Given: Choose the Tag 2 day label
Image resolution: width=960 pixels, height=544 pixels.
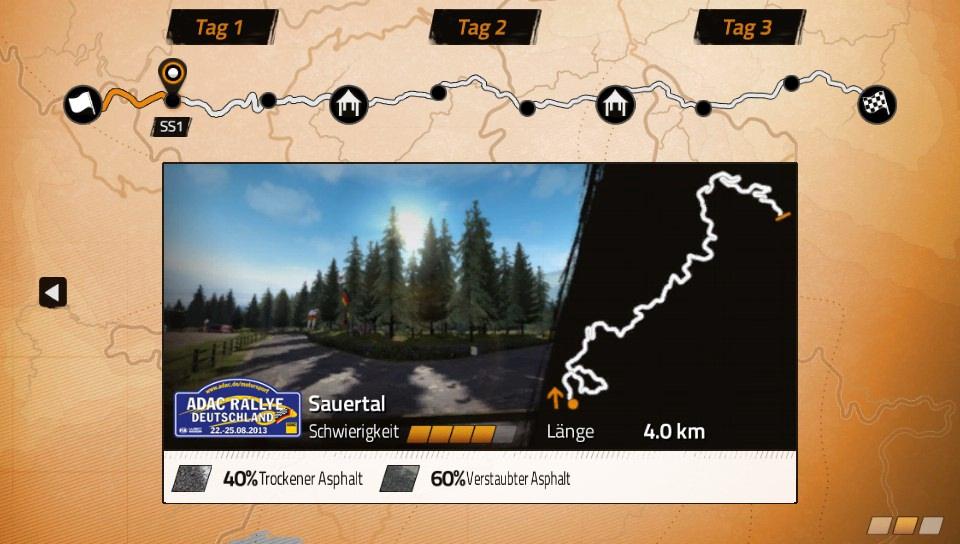Looking at the screenshot, I should tap(483, 27).
